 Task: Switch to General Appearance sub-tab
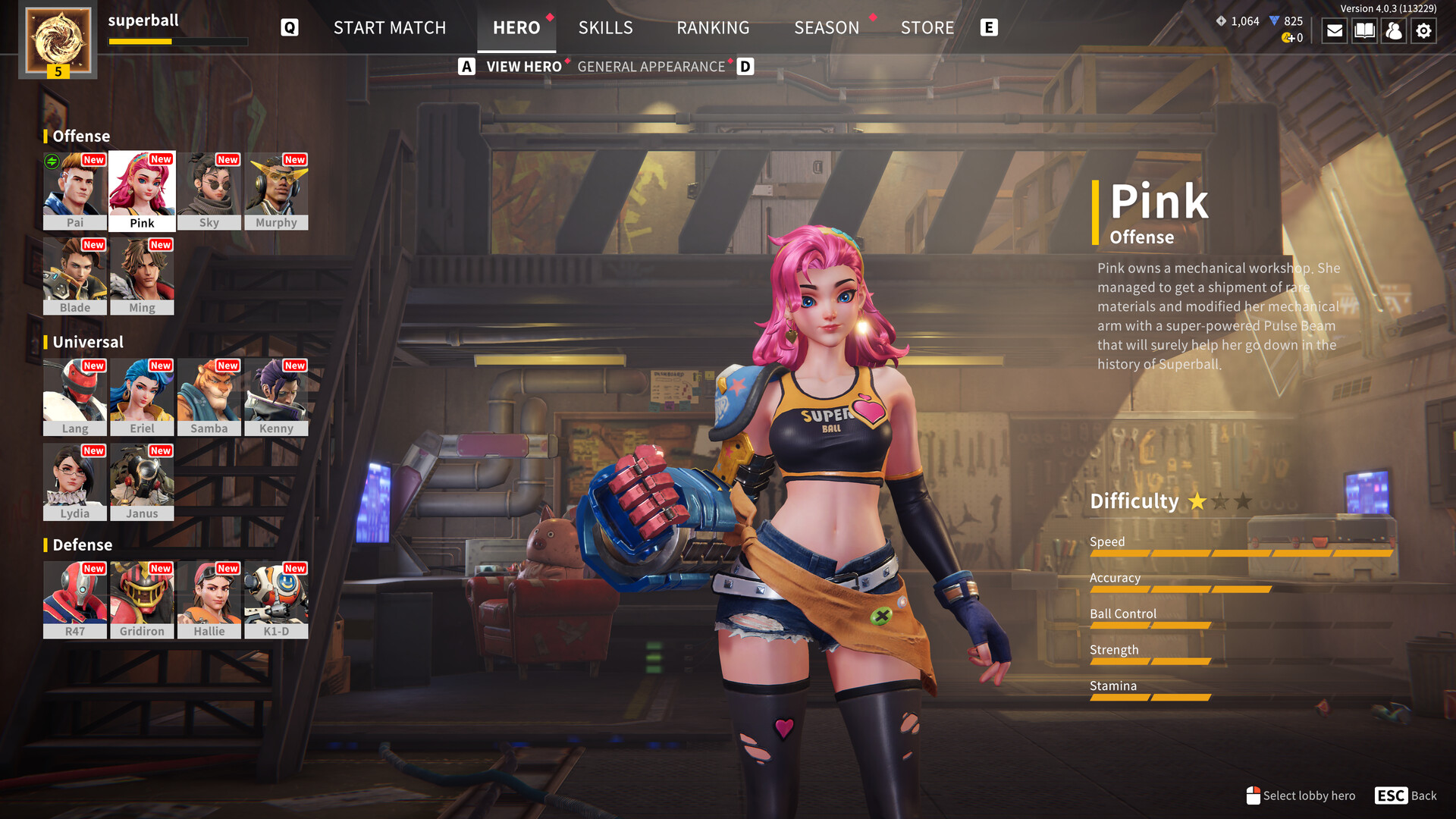651,67
